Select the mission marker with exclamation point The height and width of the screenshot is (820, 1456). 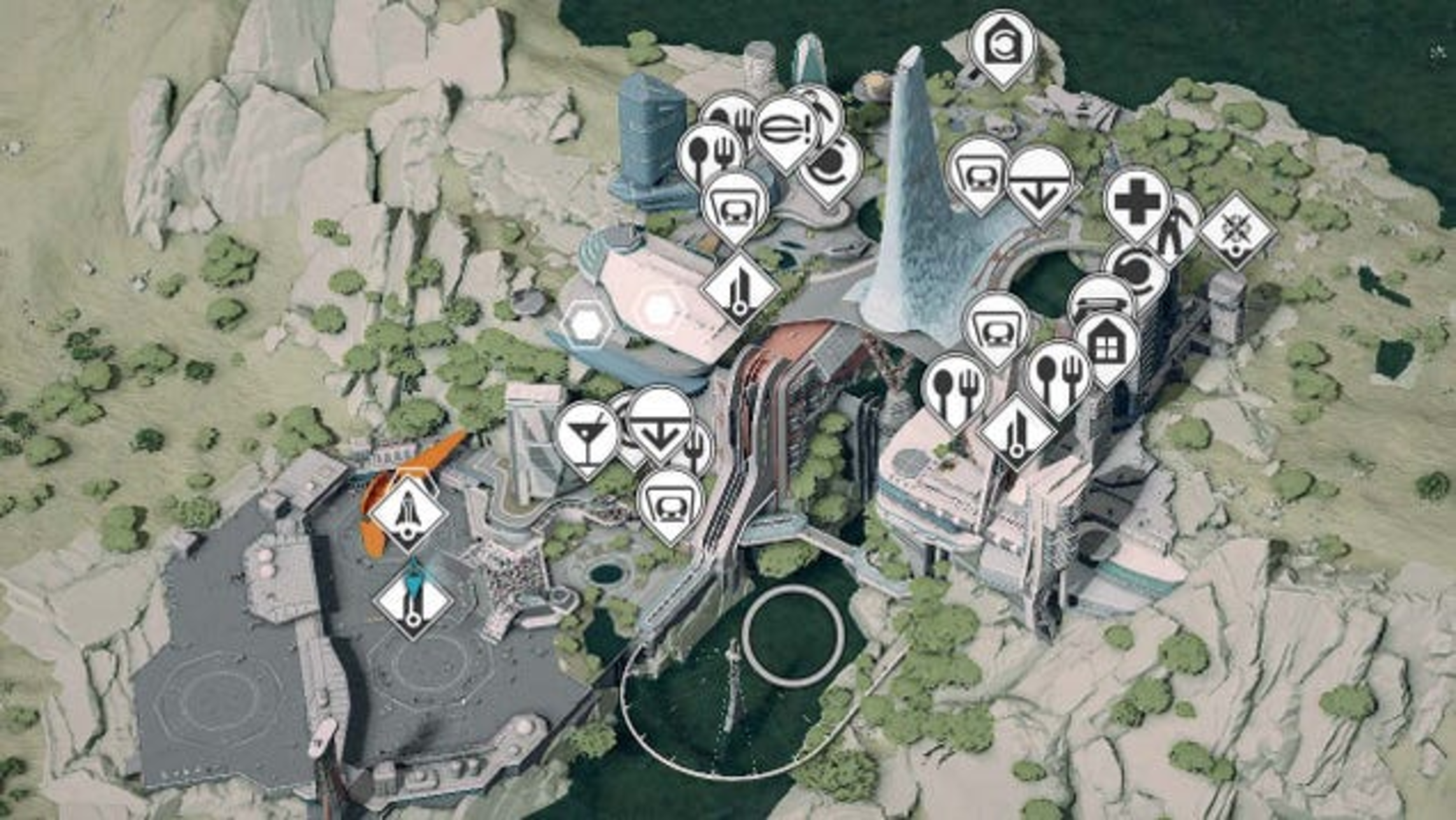[x=787, y=131]
